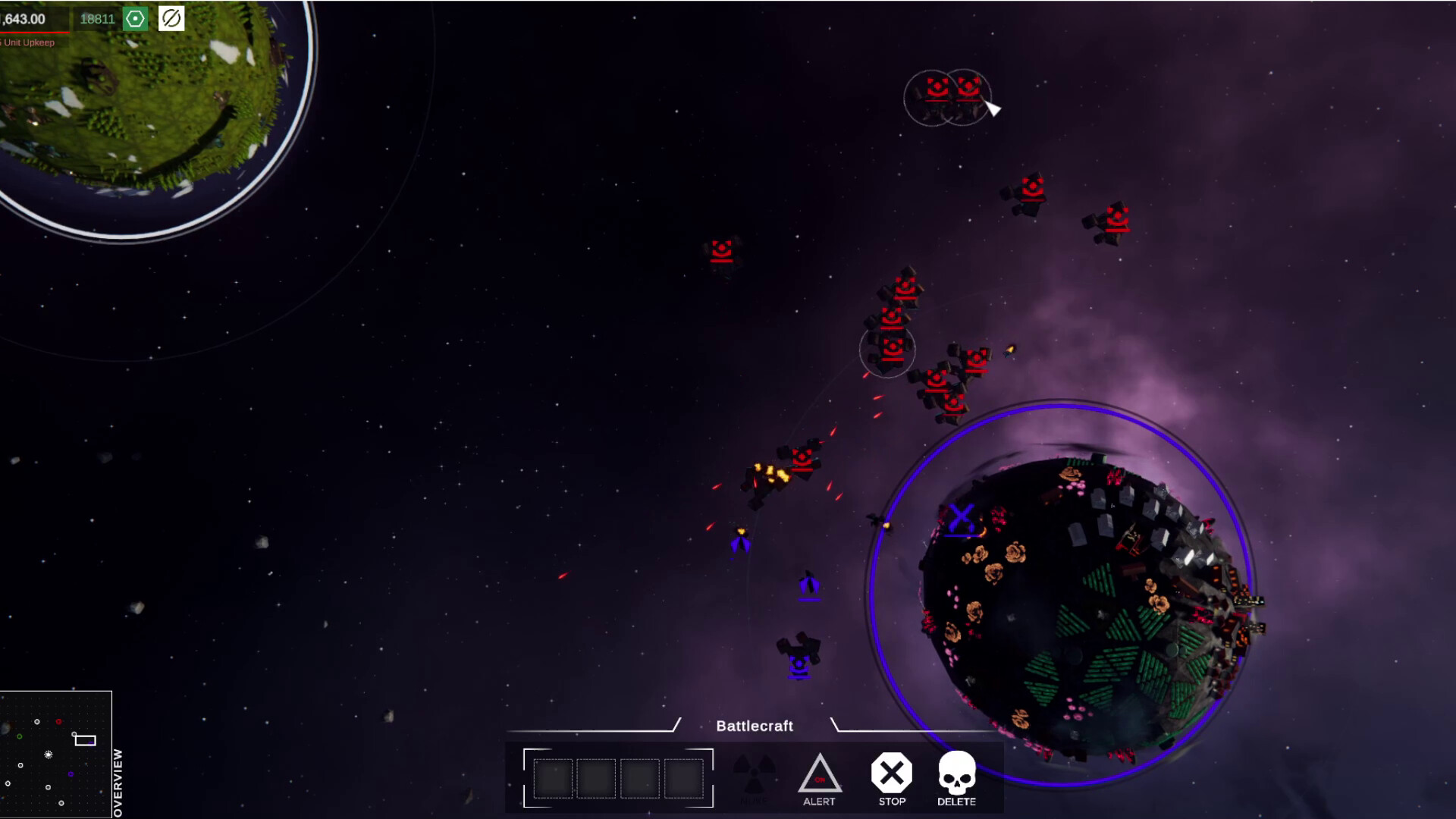1456x819 pixels.
Task: Click the vertical OVERVIEW label
Action: 118,781
